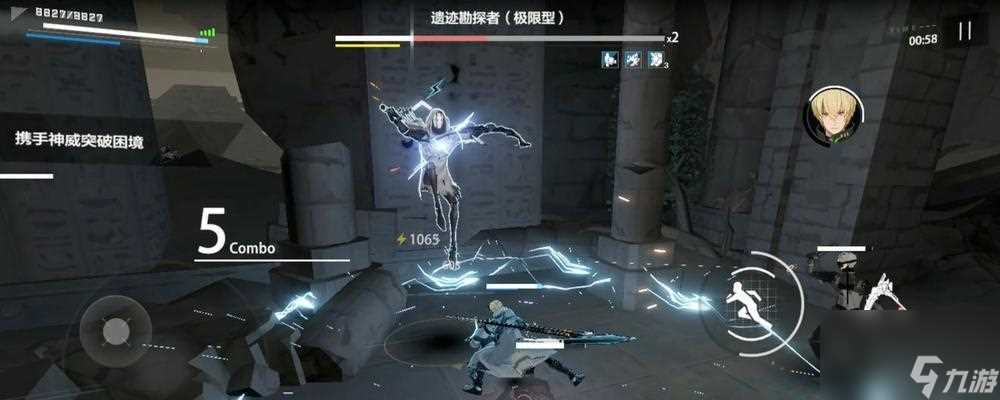
Task: Open the 携手神威突破困境 objective tracker
Action: [80, 143]
